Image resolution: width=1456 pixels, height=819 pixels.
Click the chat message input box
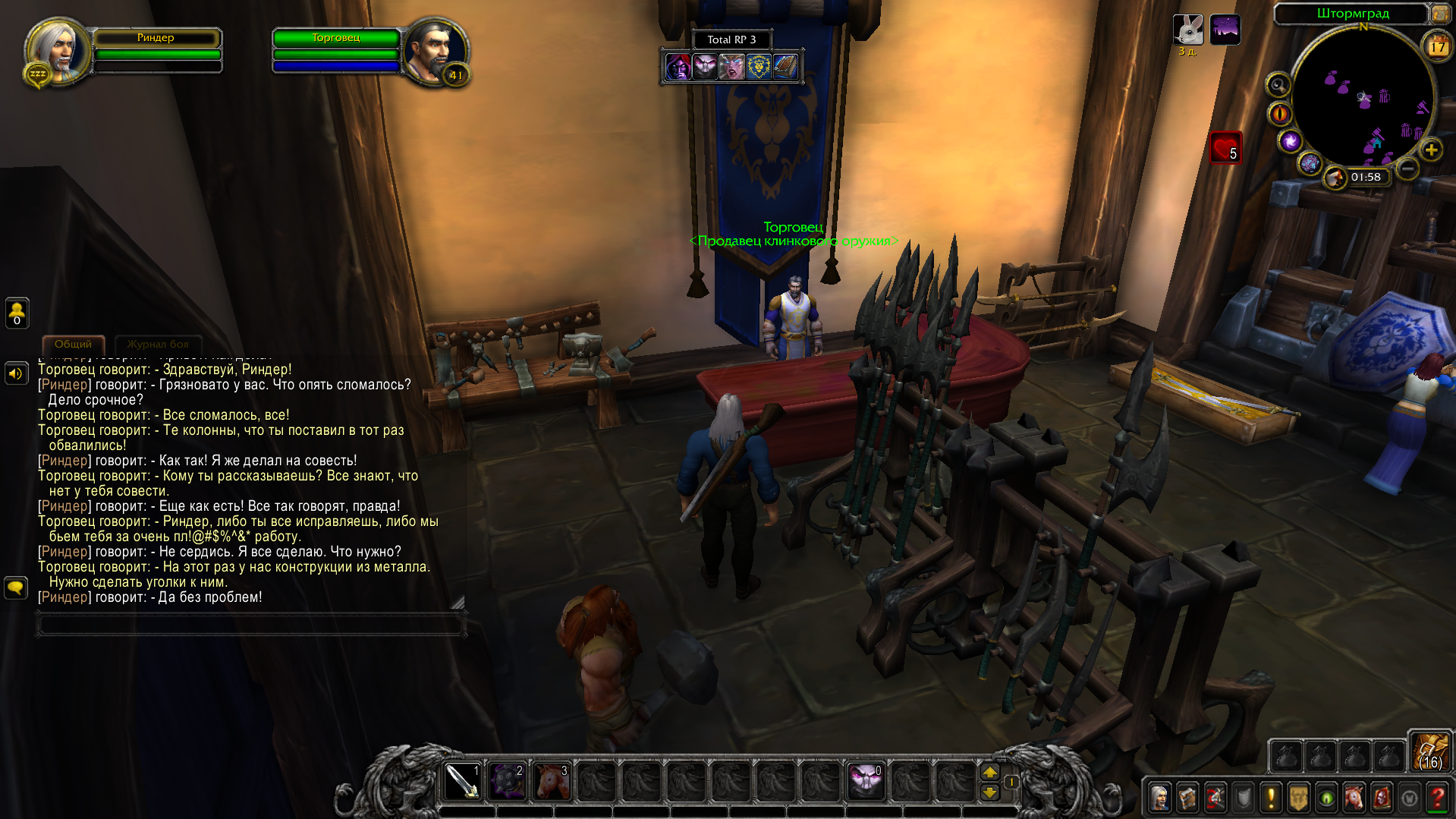tap(250, 625)
